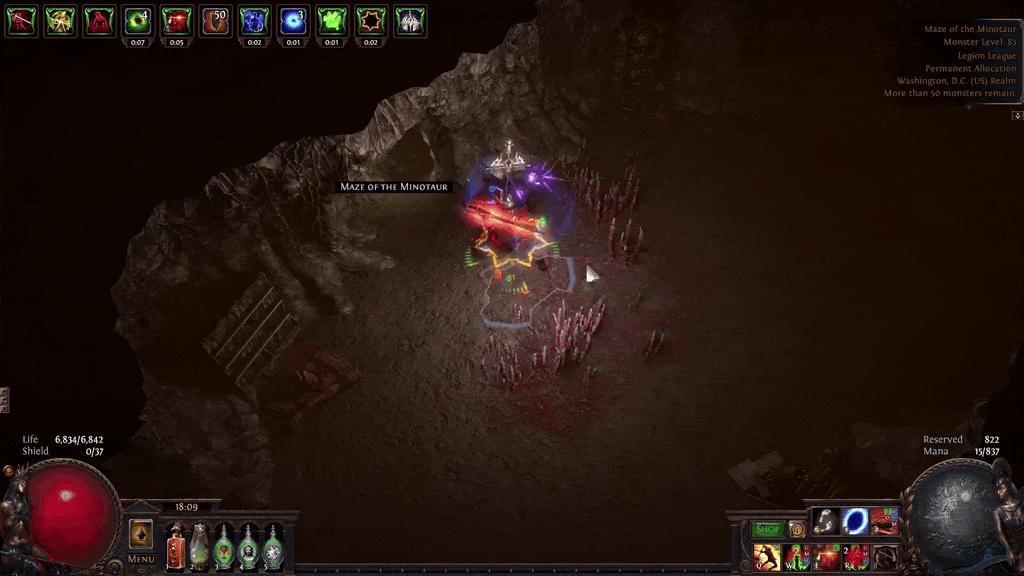1024x576 pixels.
Task: Use the pale jade flask in slot 2
Action: (200, 547)
